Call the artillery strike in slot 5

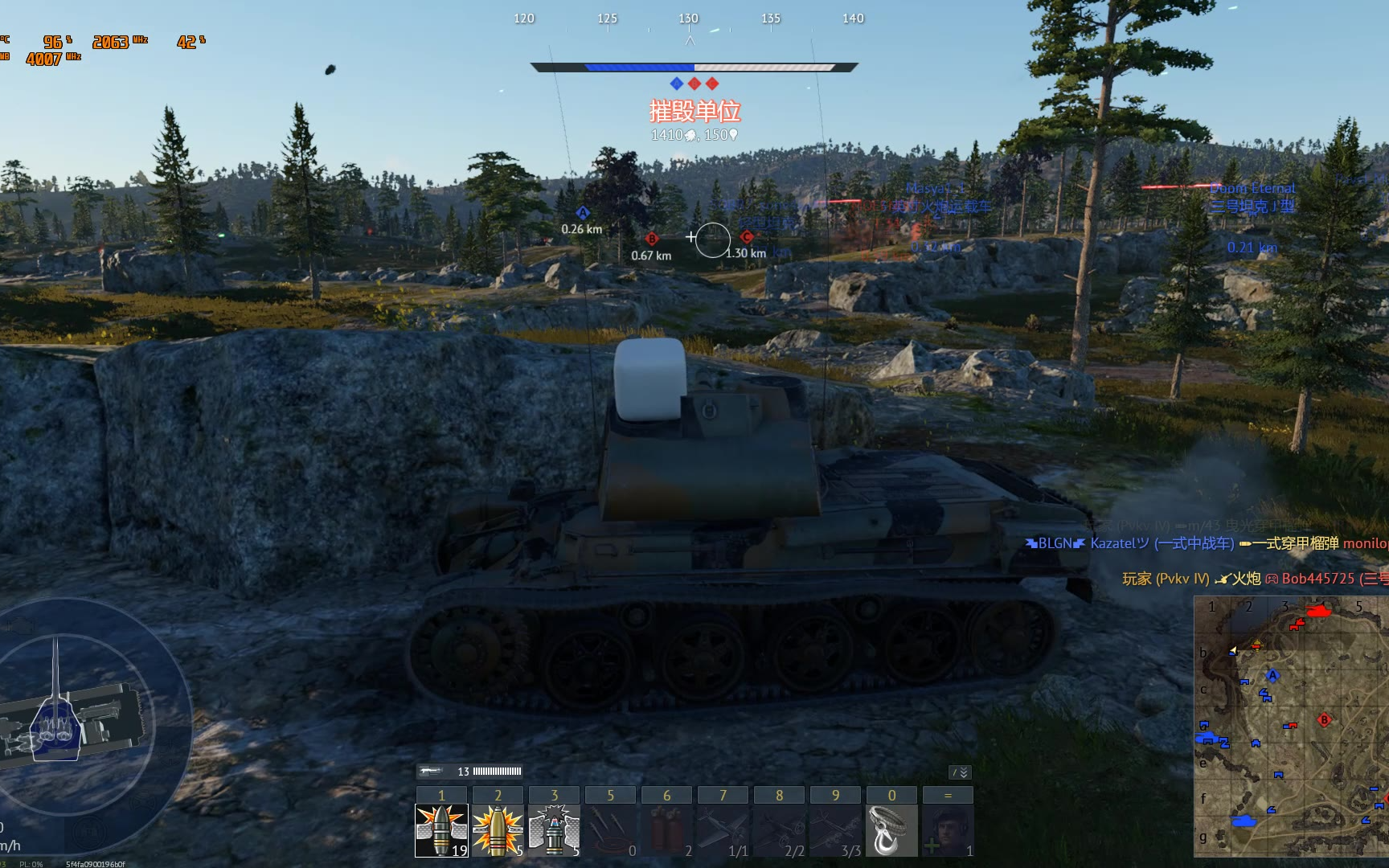coord(610,830)
